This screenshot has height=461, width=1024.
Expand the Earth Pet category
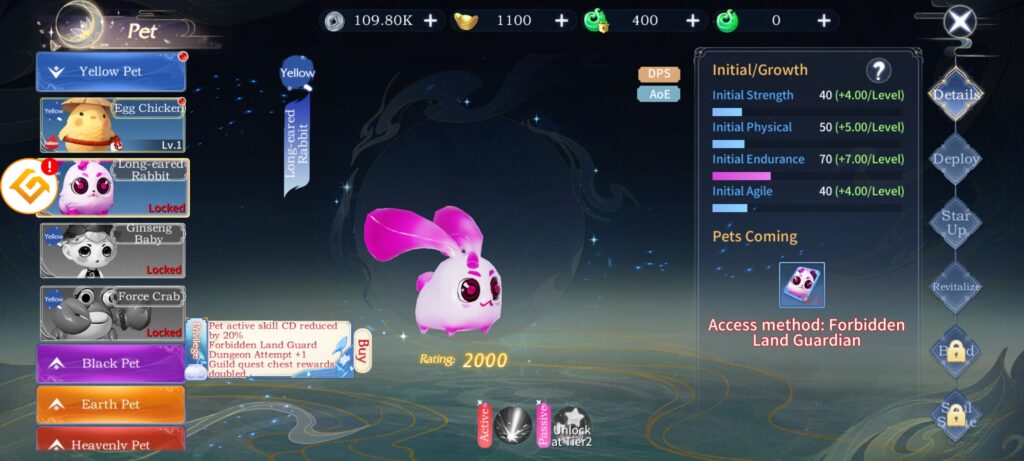pyautogui.click(x=111, y=404)
